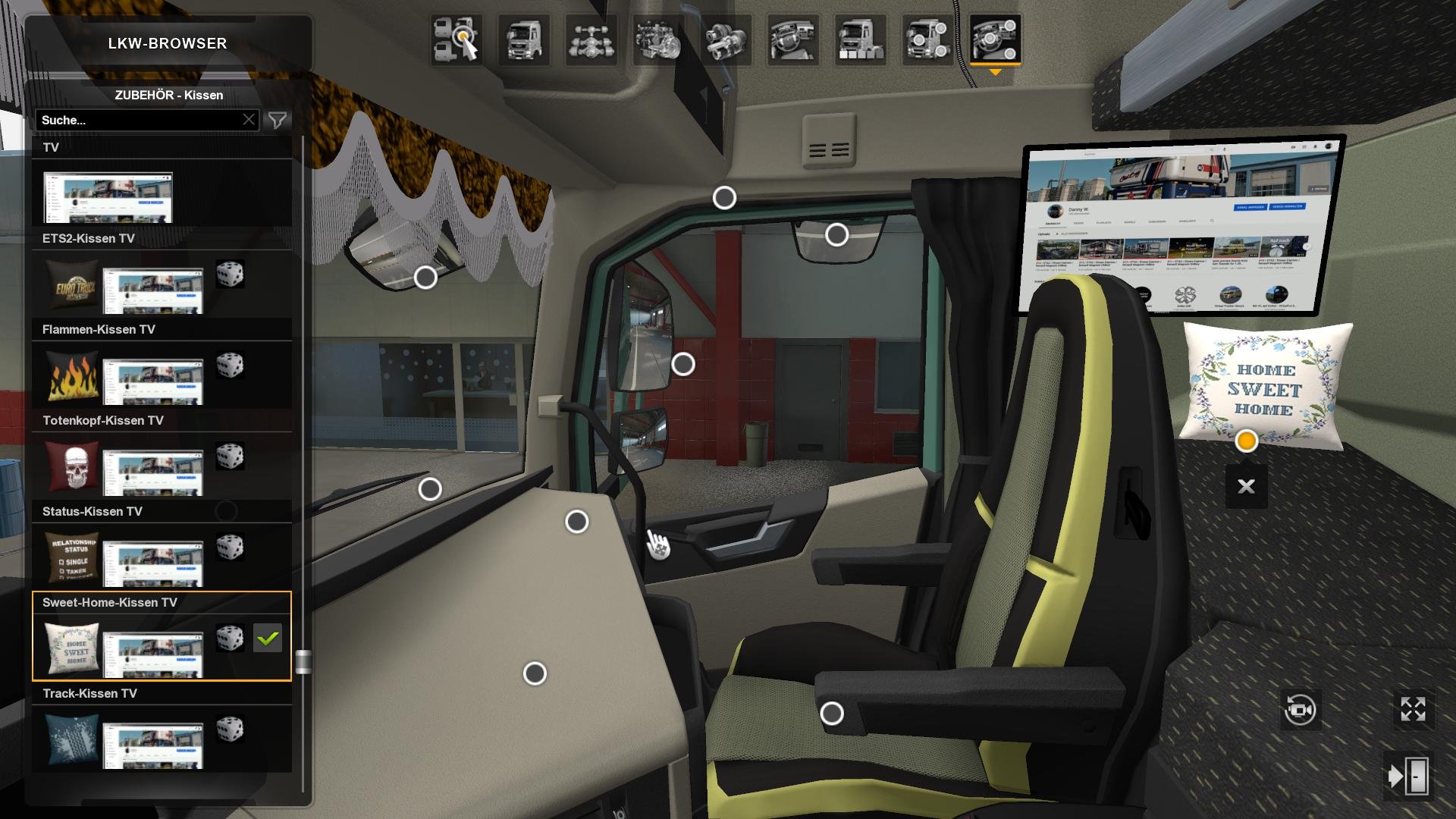The width and height of the screenshot is (1456, 819).
Task: Exit the truck browser via door icon
Action: pyautogui.click(x=1409, y=776)
